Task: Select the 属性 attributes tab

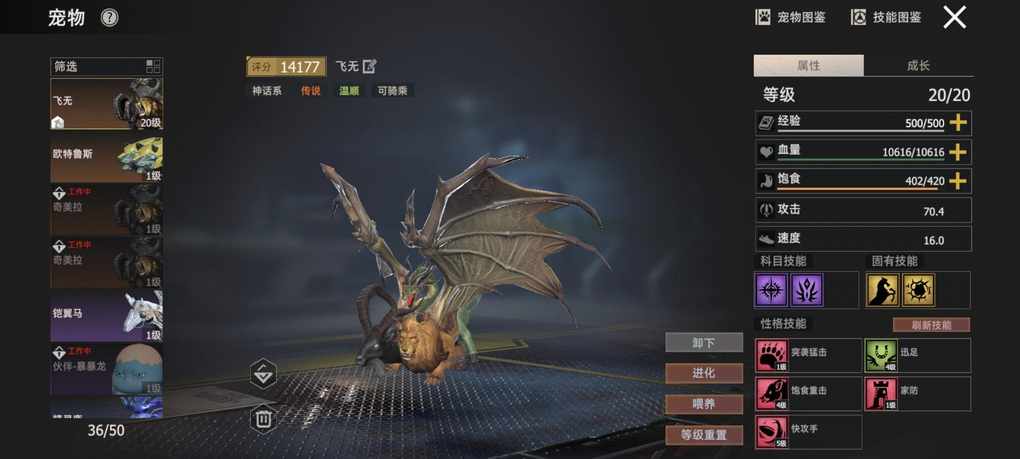Action: click(x=808, y=66)
